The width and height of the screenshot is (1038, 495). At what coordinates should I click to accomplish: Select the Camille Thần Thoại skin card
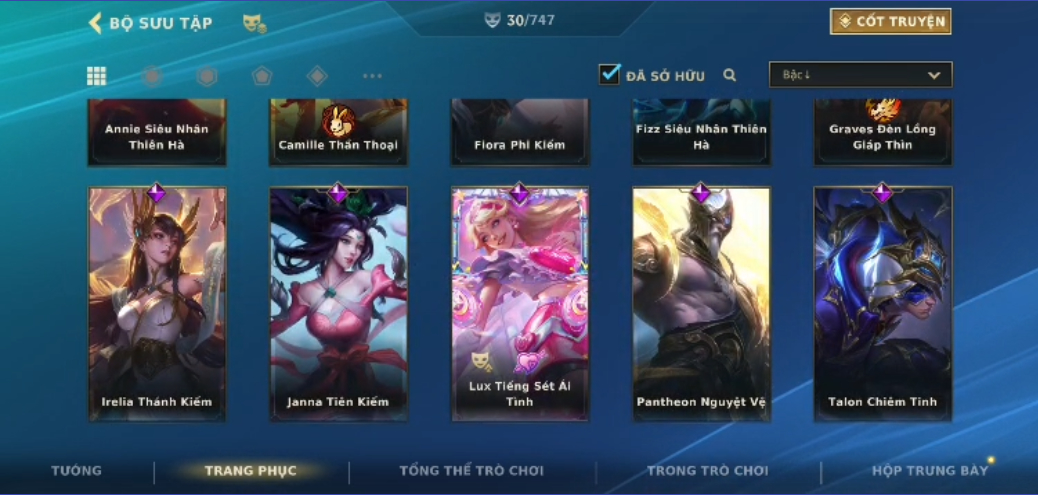tap(338, 132)
